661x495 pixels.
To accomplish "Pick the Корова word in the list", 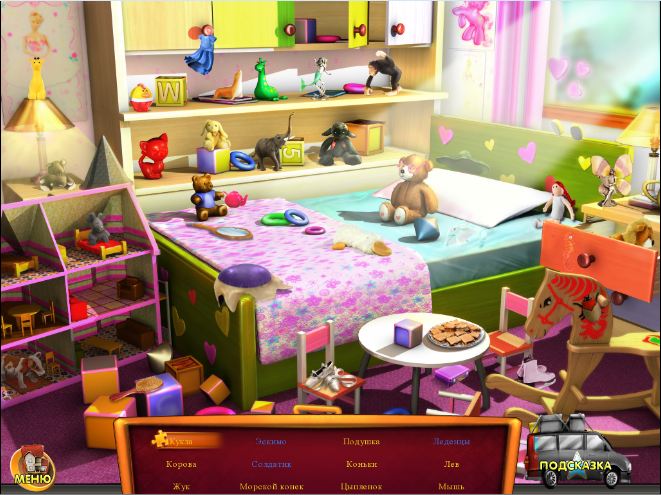I will coord(181,464).
